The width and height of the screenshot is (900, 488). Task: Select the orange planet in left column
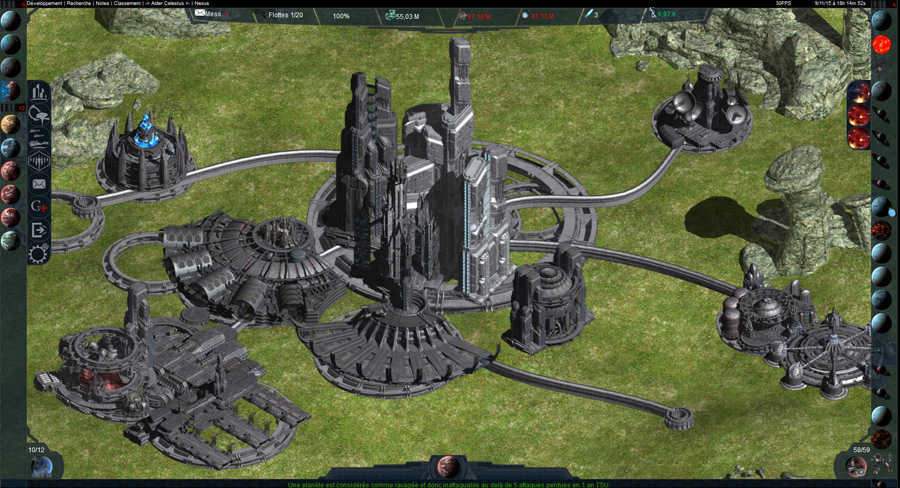[x=10, y=124]
